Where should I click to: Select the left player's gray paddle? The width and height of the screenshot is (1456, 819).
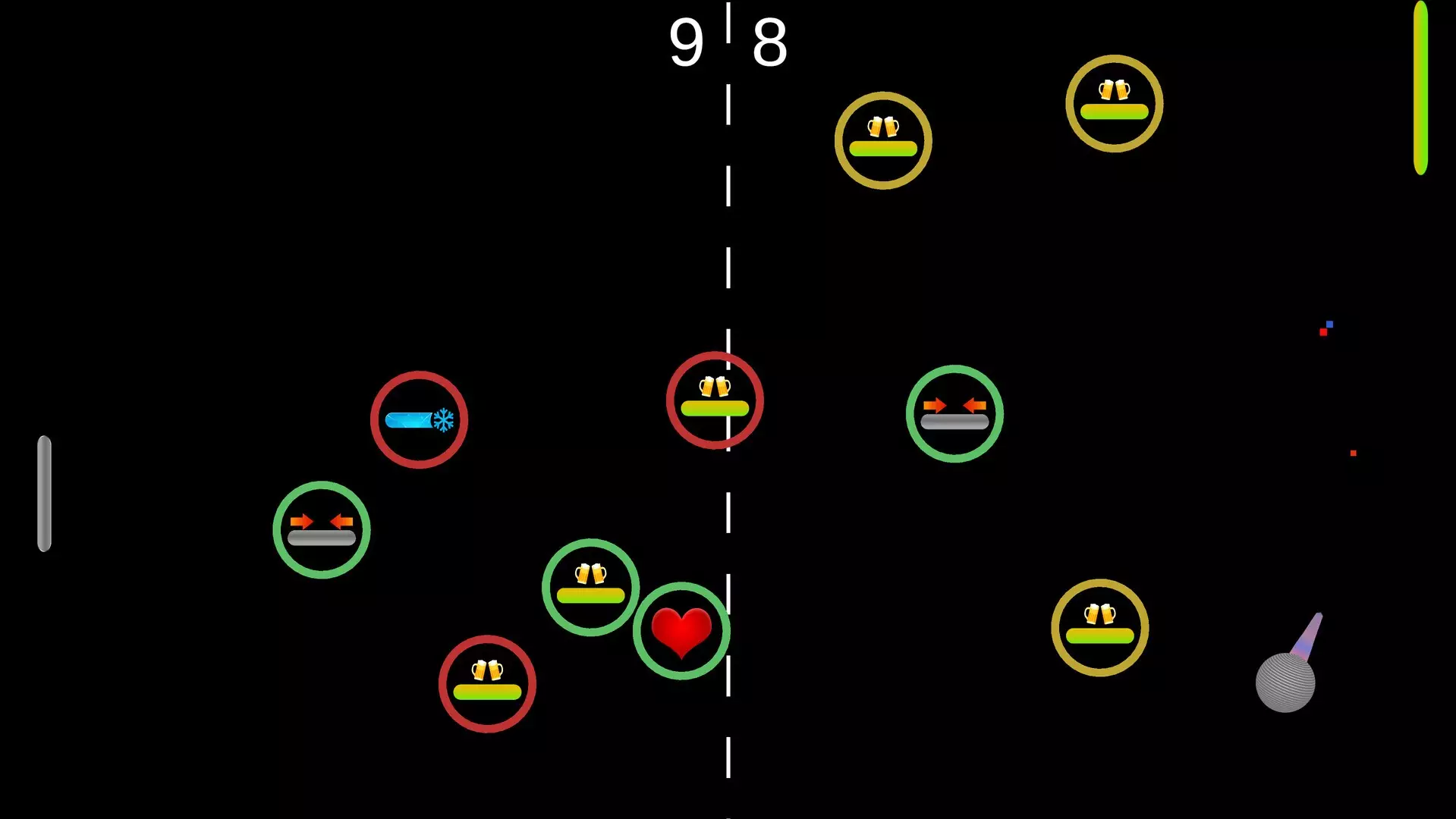44,493
